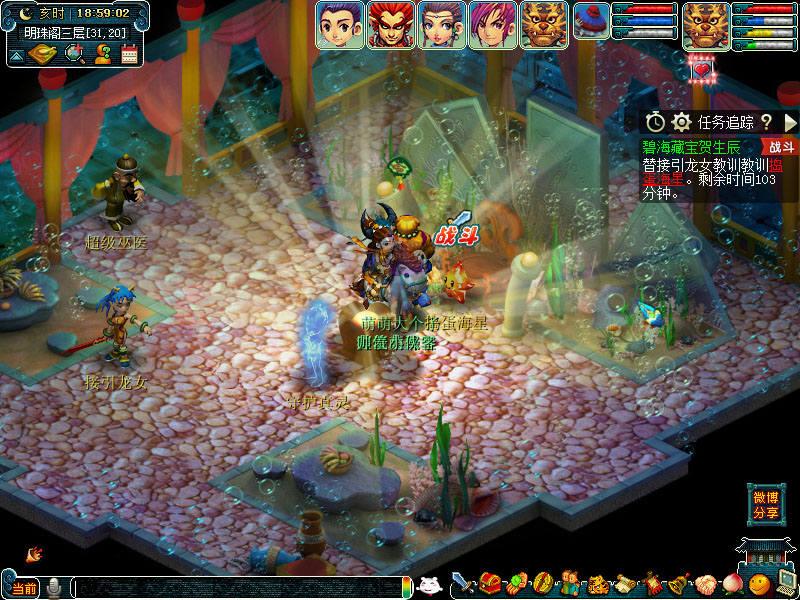Click the quest tracker stopwatch icon
The width and height of the screenshot is (800, 600).
[x=655, y=122]
